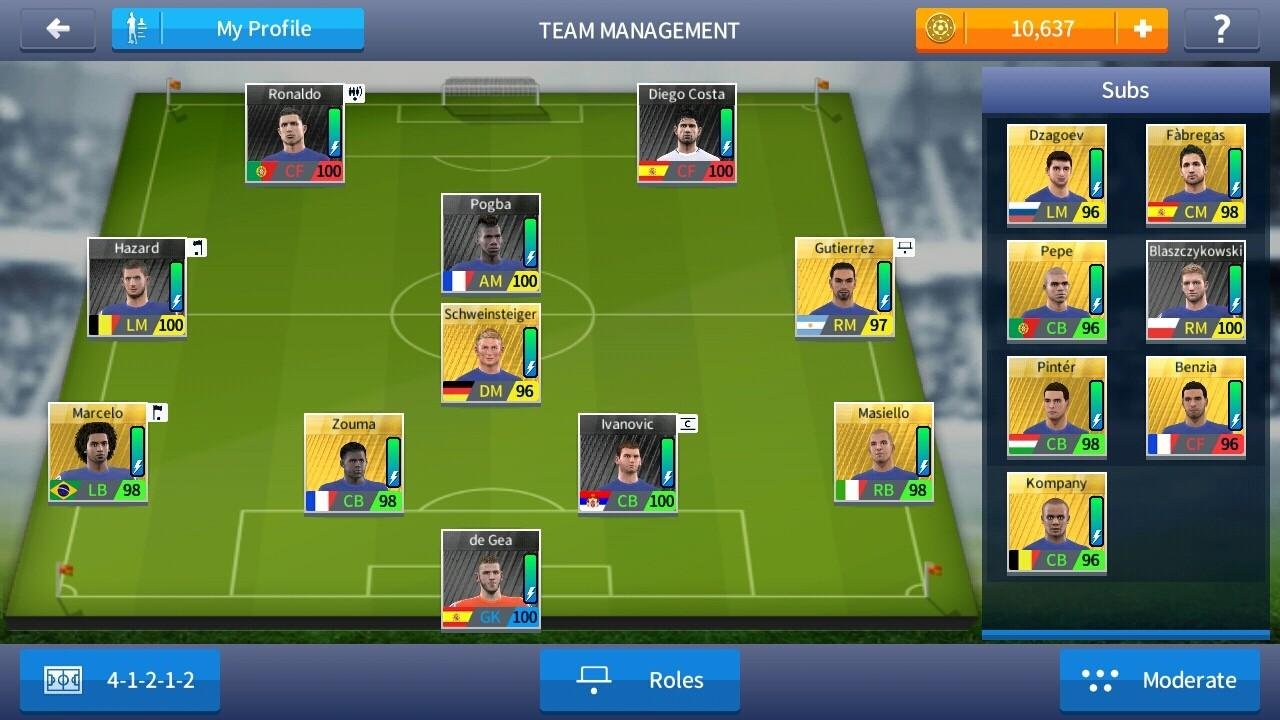Select Diego Costa's player card
1280x720 pixels.
pos(686,133)
